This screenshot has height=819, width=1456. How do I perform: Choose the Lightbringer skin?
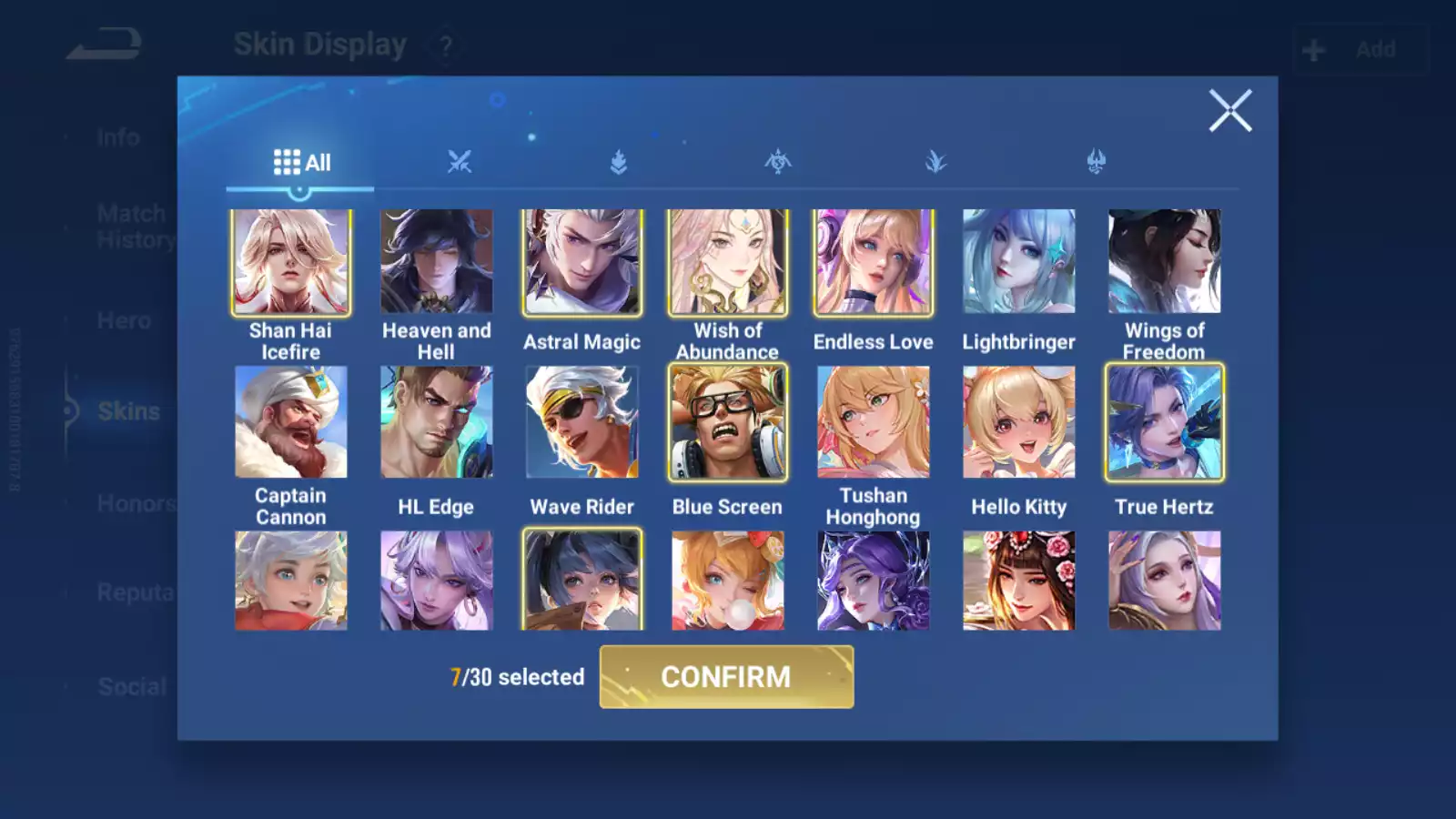point(1019,262)
